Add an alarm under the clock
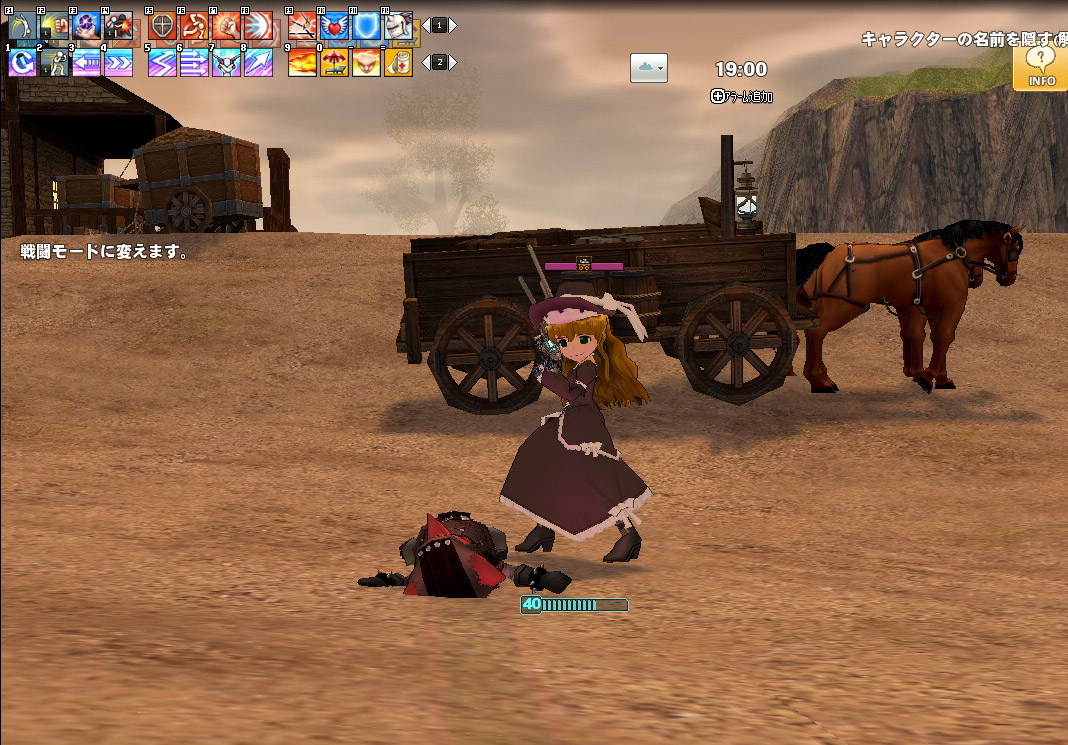This screenshot has width=1068, height=745. [x=741, y=97]
